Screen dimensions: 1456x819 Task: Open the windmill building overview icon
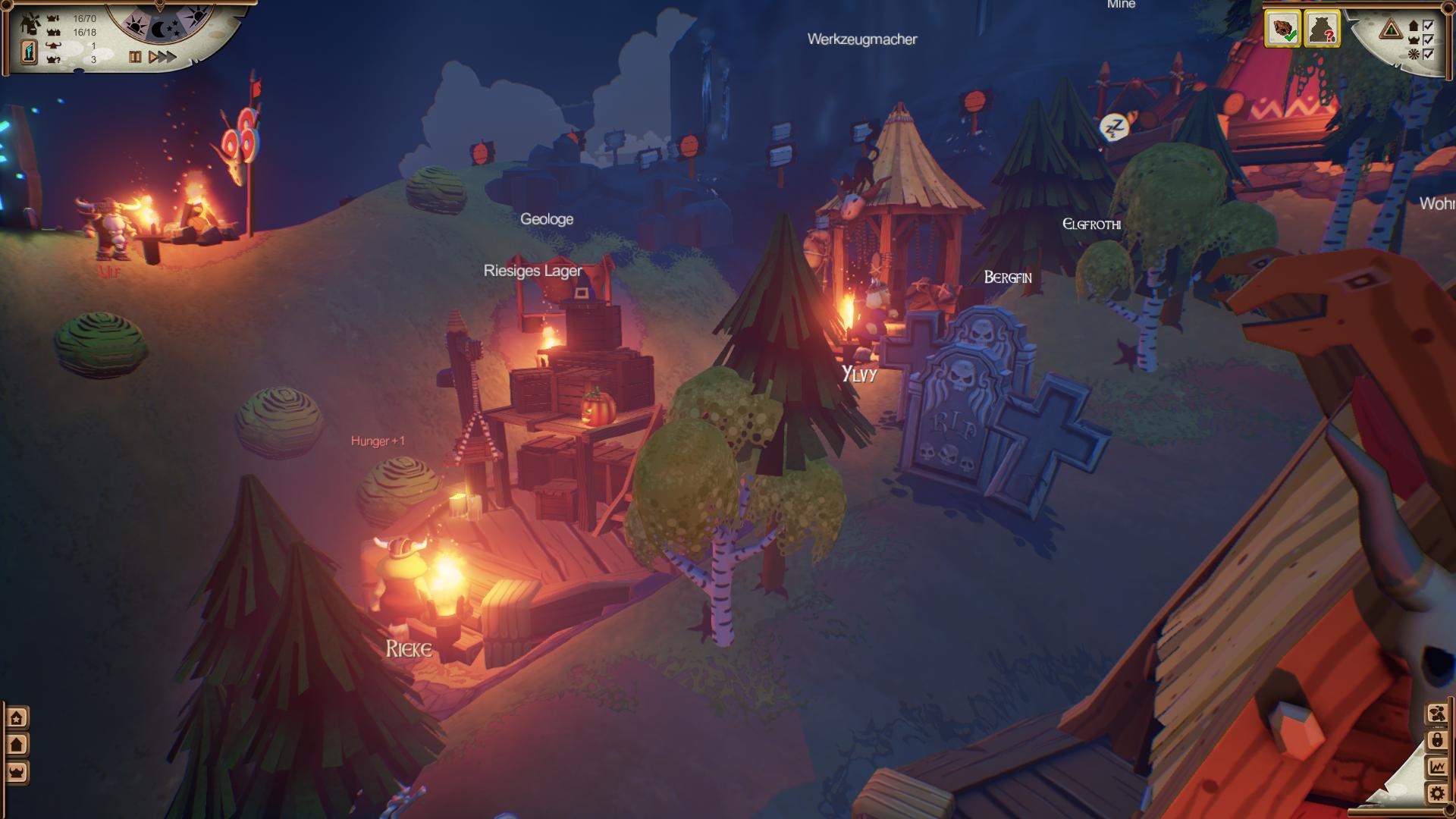click(x=30, y=24)
